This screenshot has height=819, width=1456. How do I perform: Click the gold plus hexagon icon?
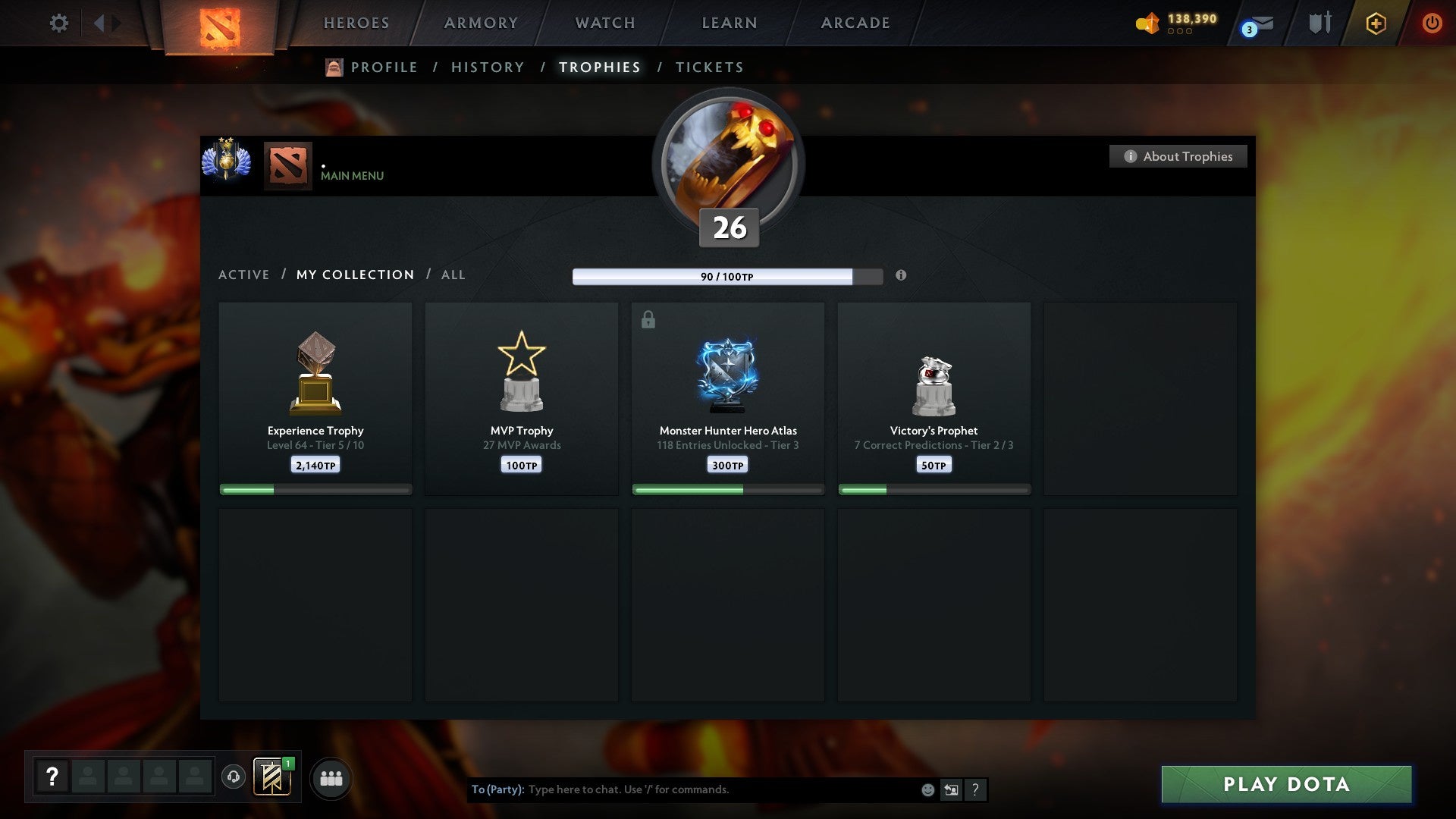[1375, 23]
